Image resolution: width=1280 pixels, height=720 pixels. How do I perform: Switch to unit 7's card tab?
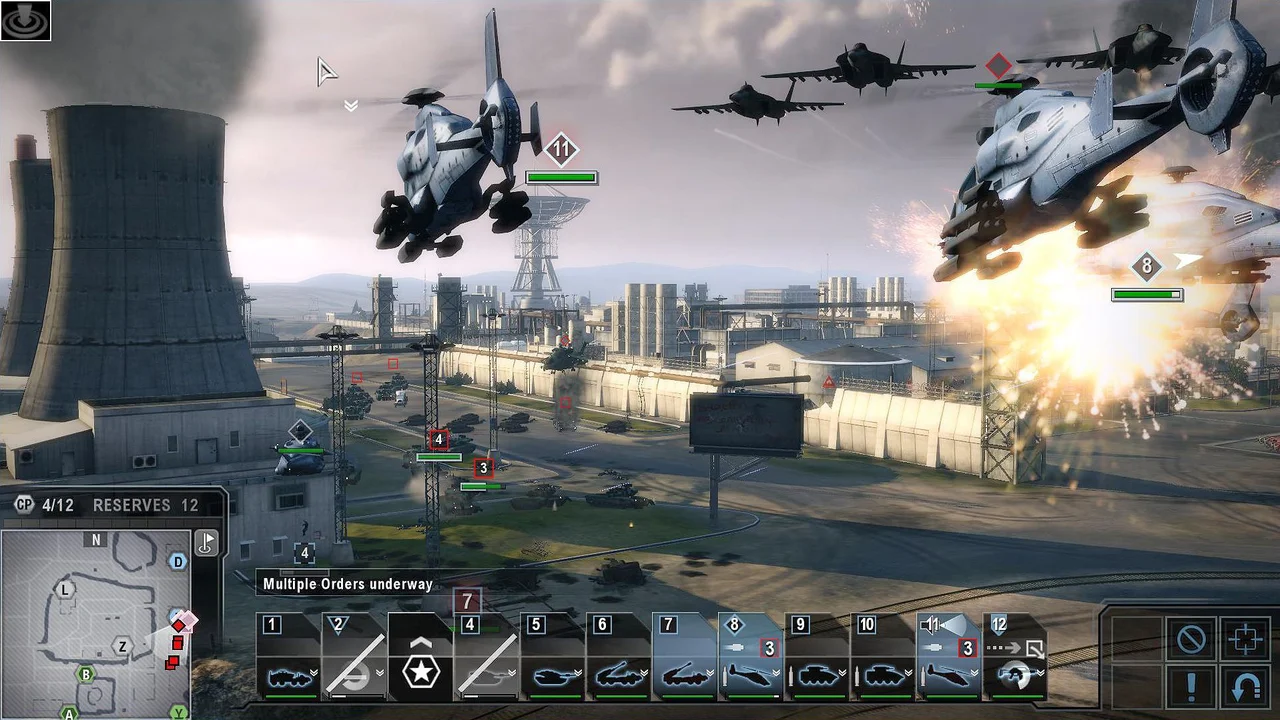coord(667,625)
